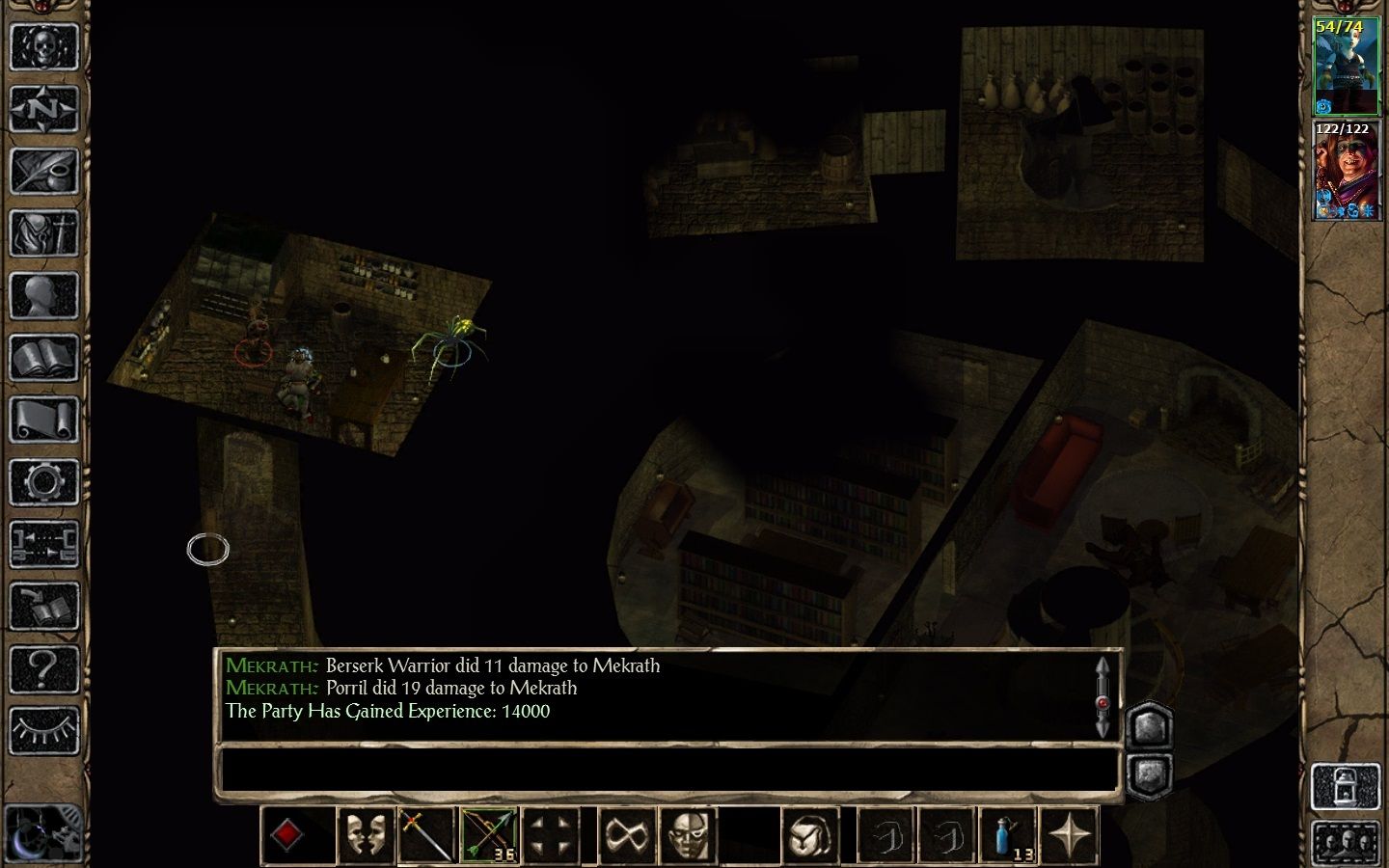Image resolution: width=1389 pixels, height=868 pixels.
Task: Use the blue potion quick item
Action: tap(1007, 834)
